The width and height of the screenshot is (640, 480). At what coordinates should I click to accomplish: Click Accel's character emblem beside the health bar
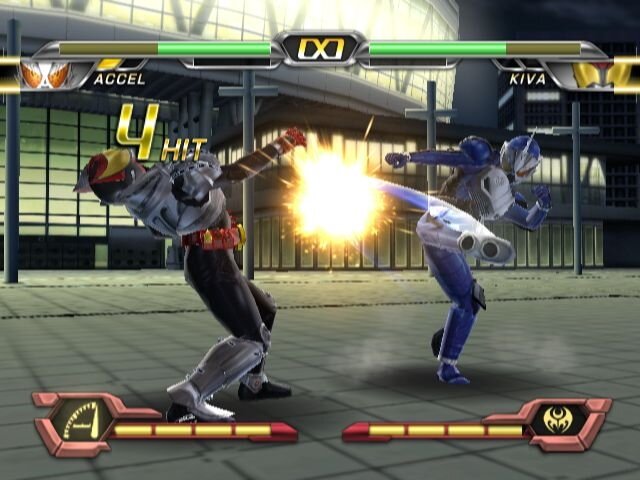(46, 73)
